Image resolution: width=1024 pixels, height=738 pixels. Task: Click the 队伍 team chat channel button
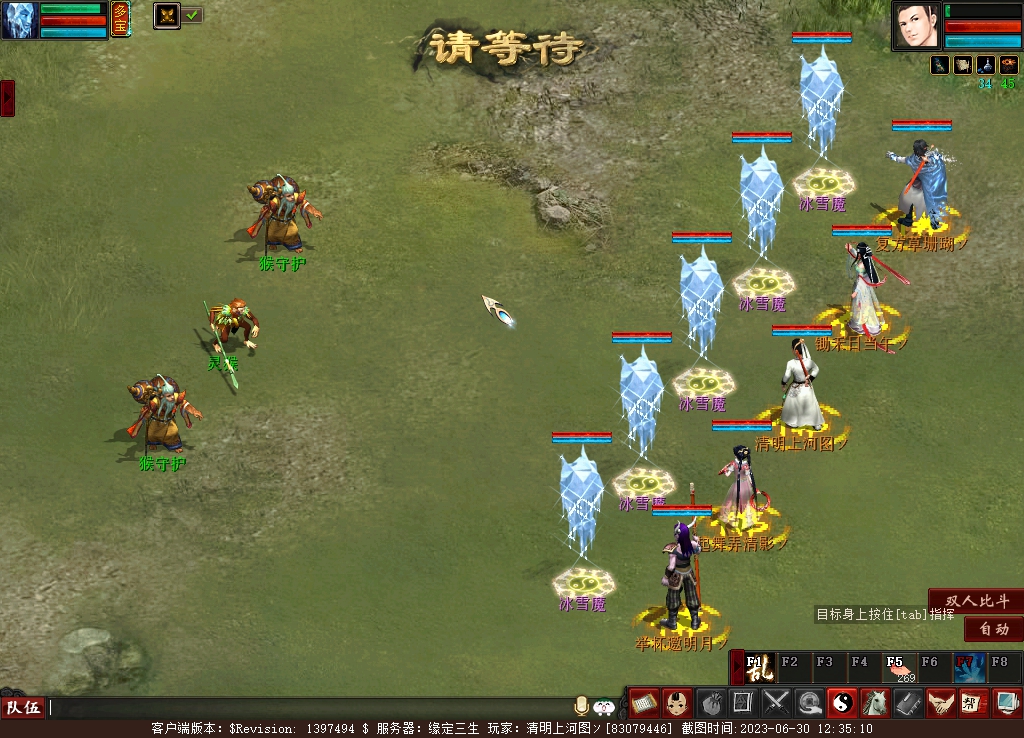[x=24, y=708]
